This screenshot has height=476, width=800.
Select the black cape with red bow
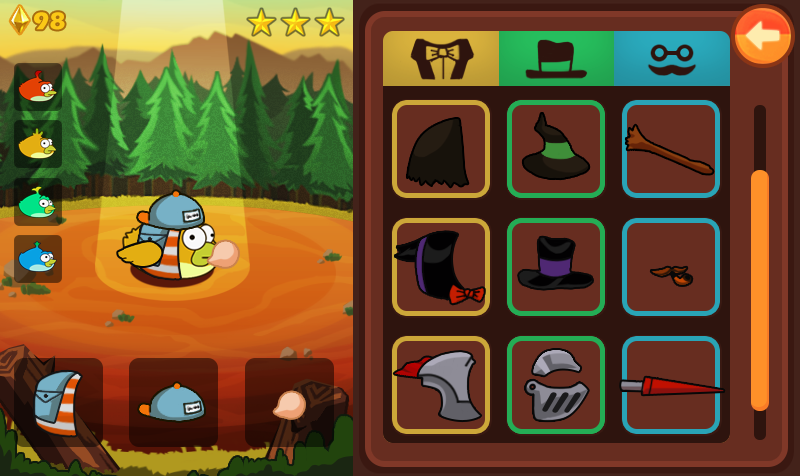coord(441,267)
